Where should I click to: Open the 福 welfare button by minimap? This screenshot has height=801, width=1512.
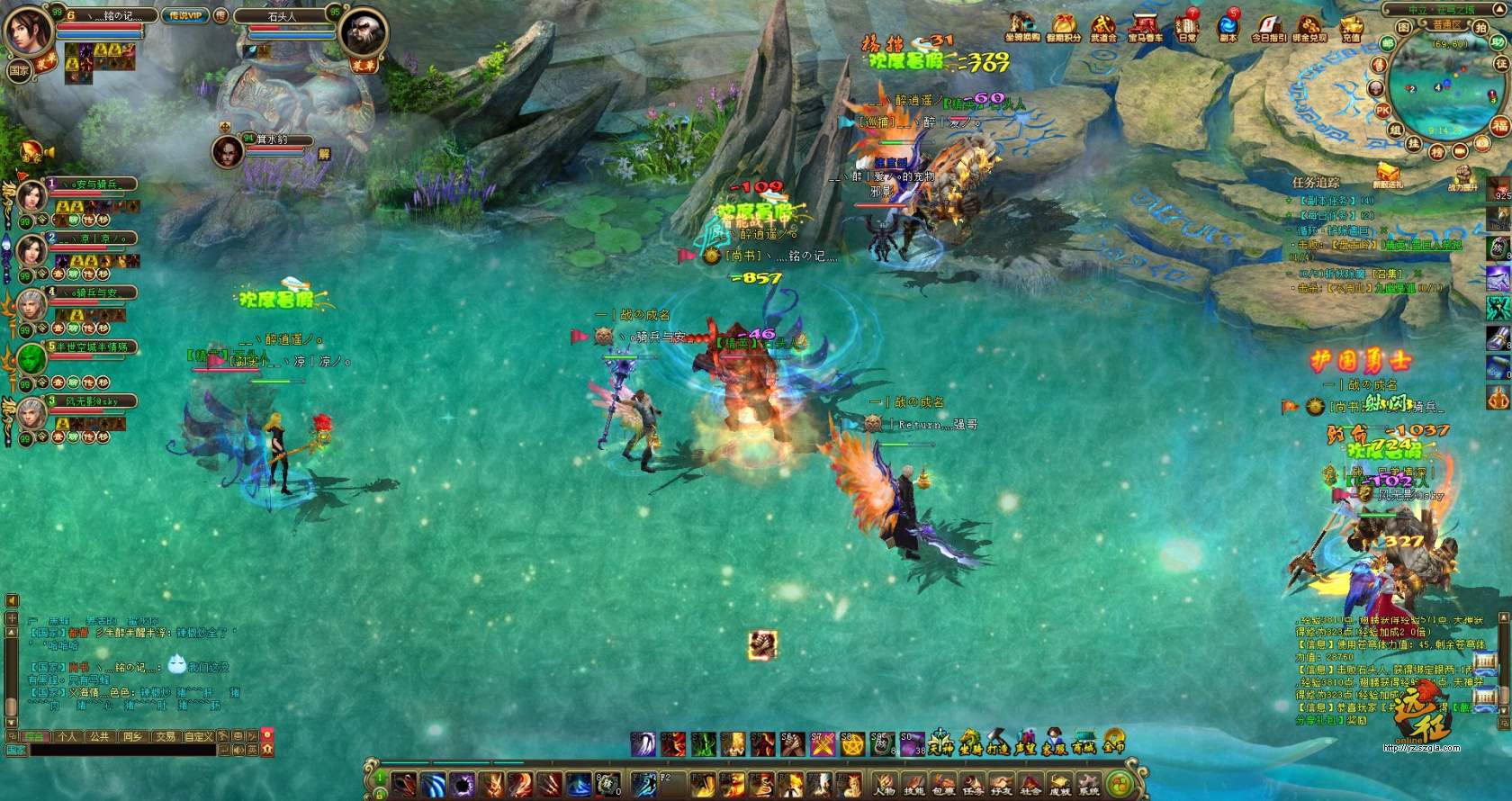(1499, 125)
